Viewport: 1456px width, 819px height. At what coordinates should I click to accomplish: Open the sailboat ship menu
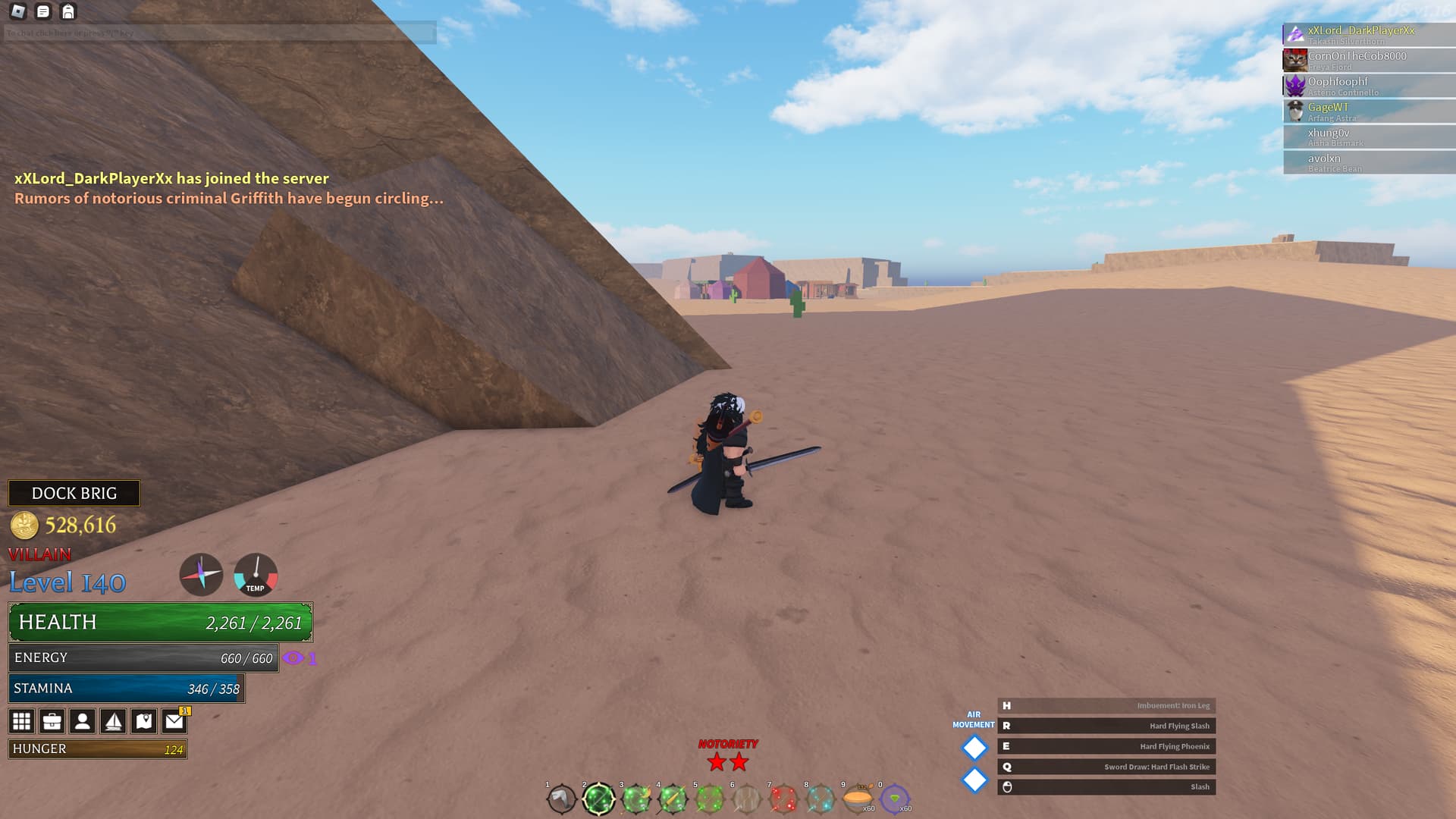[x=113, y=721]
